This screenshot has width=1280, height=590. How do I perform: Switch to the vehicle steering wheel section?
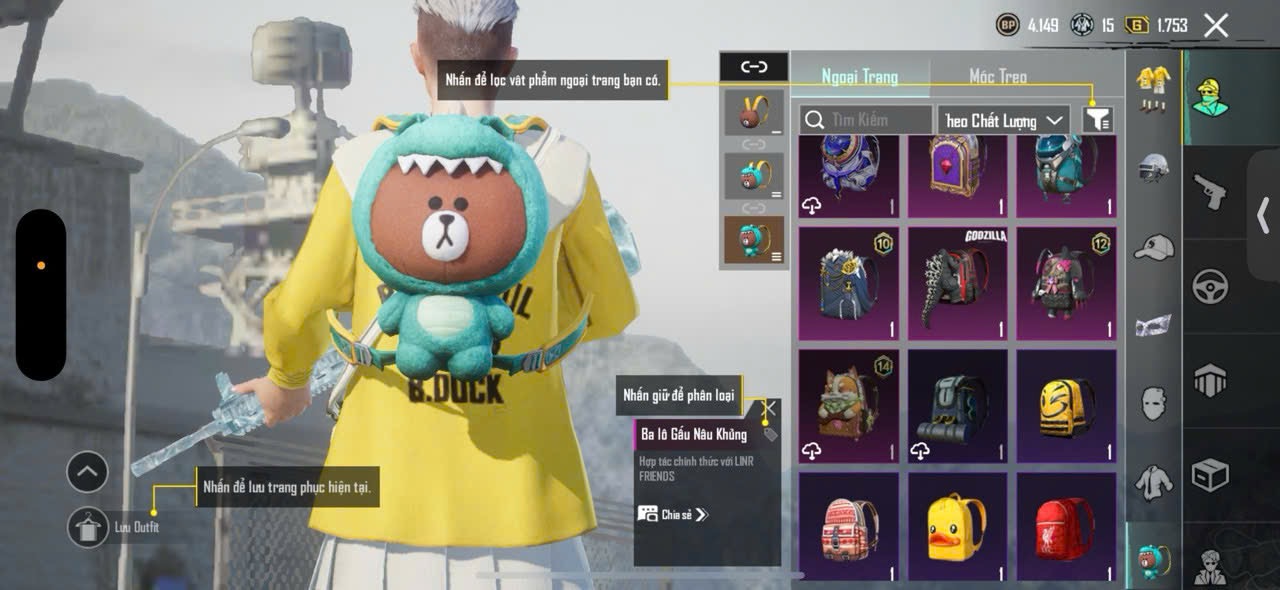click(1210, 287)
